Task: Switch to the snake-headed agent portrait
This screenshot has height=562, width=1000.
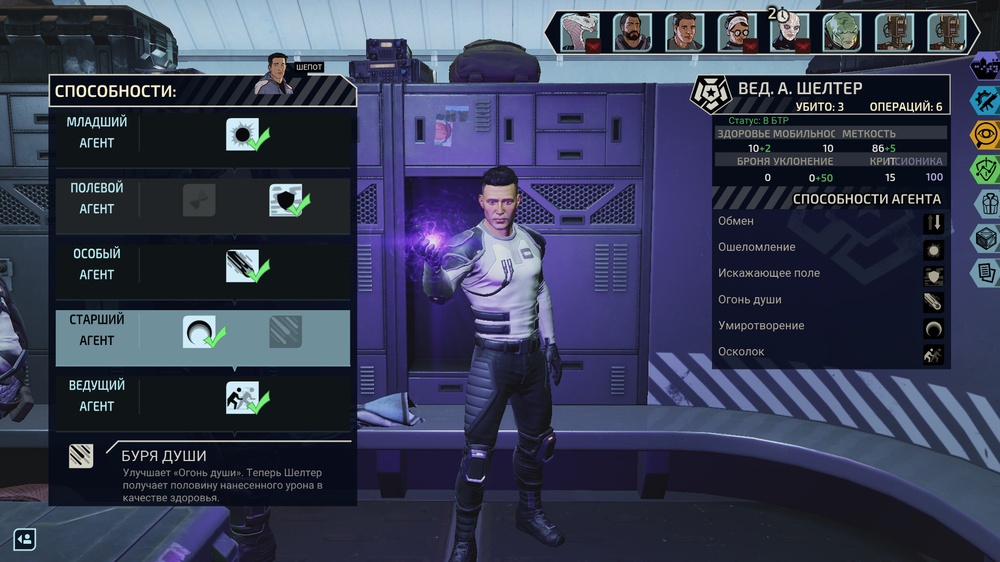Action: coord(579,32)
